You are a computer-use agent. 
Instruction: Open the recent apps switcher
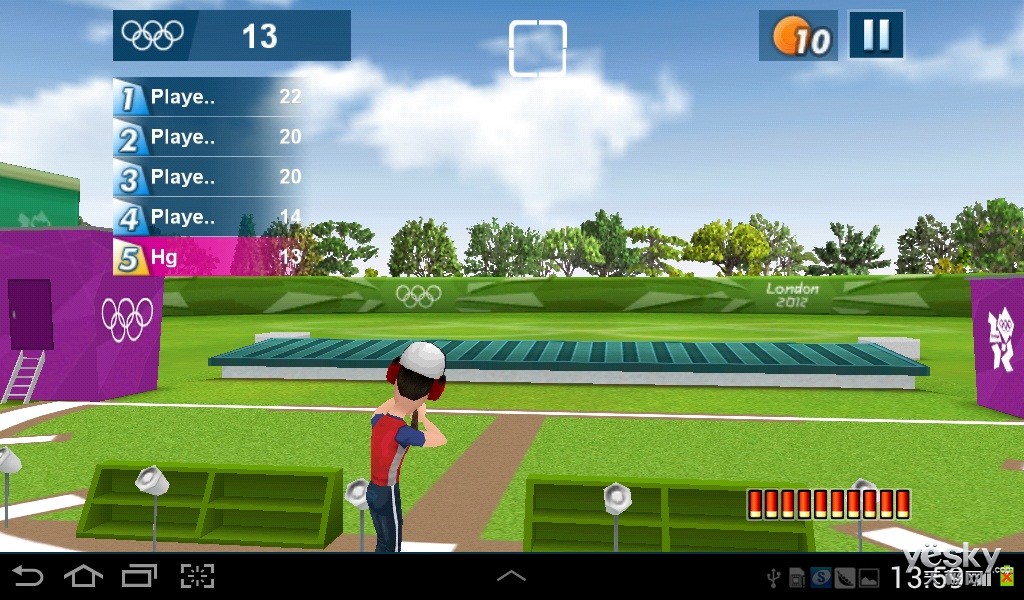pos(139,576)
